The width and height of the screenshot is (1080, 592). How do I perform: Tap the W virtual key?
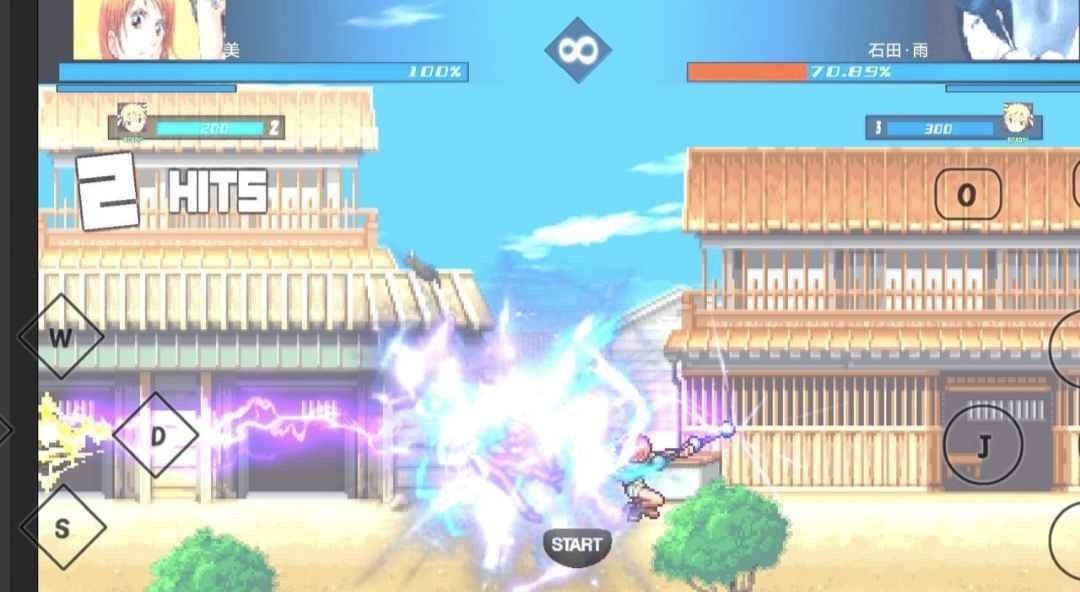(61, 337)
